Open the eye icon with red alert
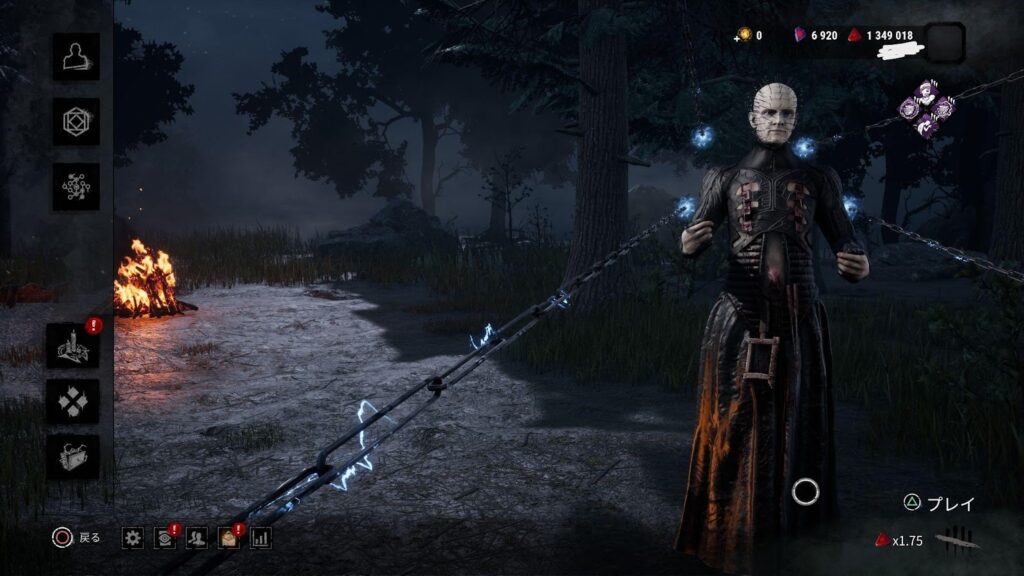This screenshot has width=1024, height=576. [165, 538]
